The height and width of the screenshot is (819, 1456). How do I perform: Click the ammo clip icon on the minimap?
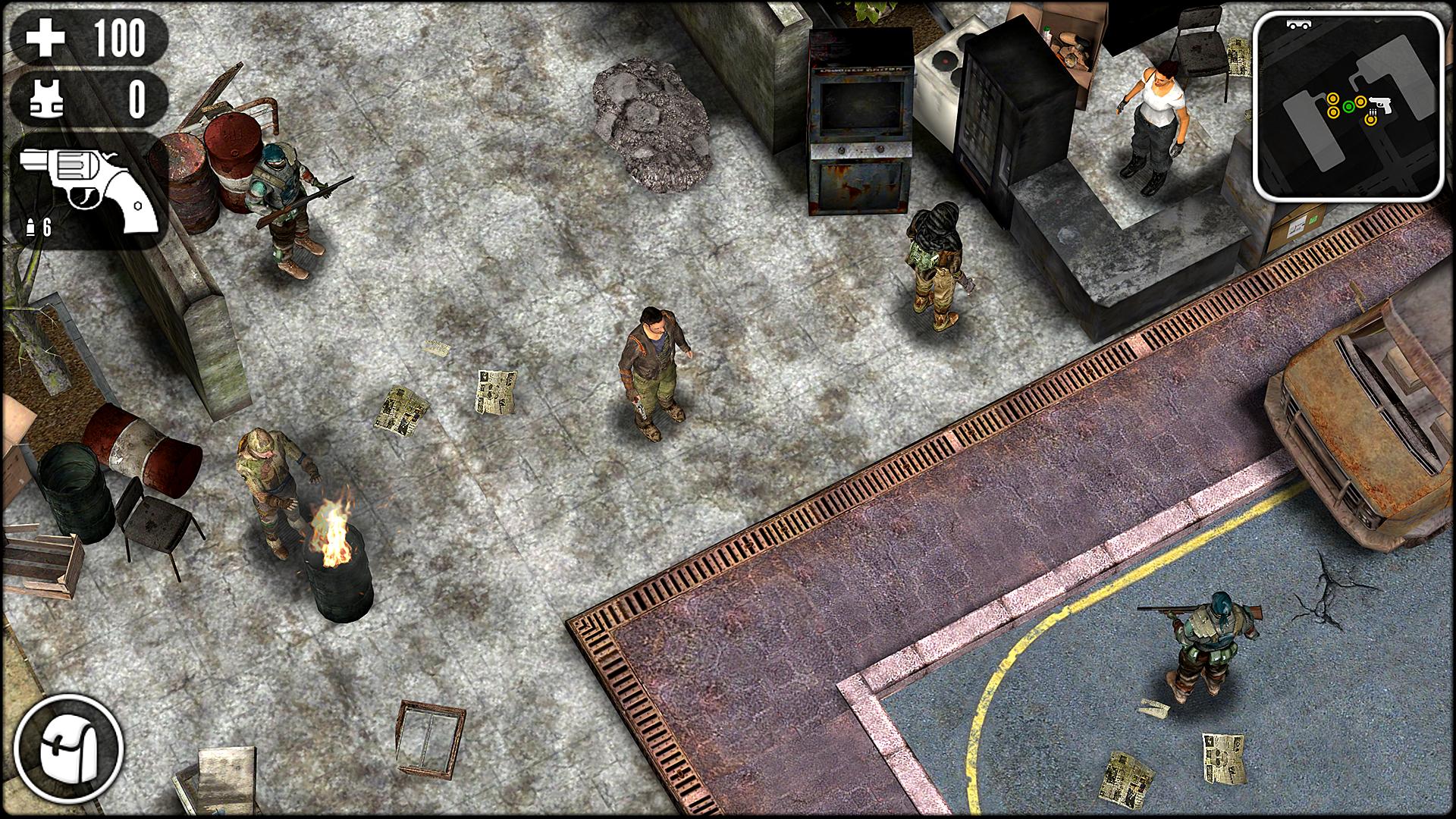point(1373,112)
